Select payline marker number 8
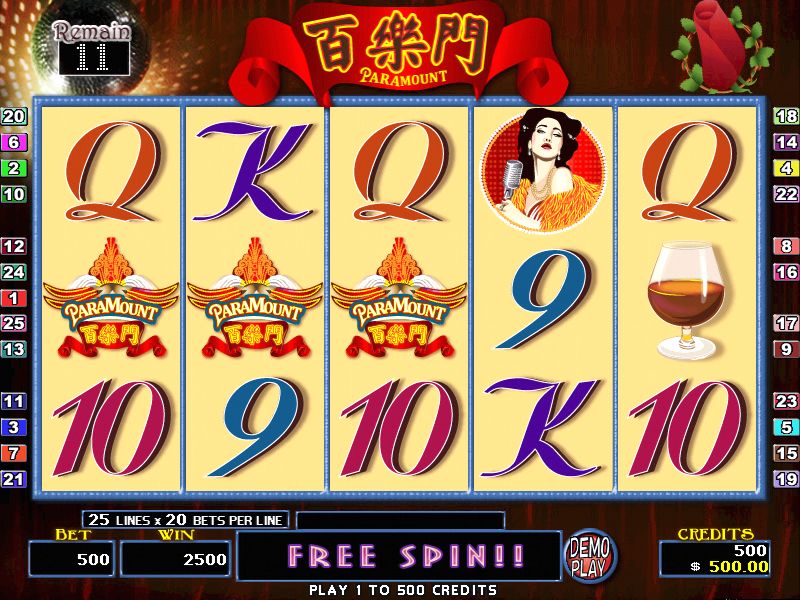The width and height of the screenshot is (800, 600). [786, 246]
